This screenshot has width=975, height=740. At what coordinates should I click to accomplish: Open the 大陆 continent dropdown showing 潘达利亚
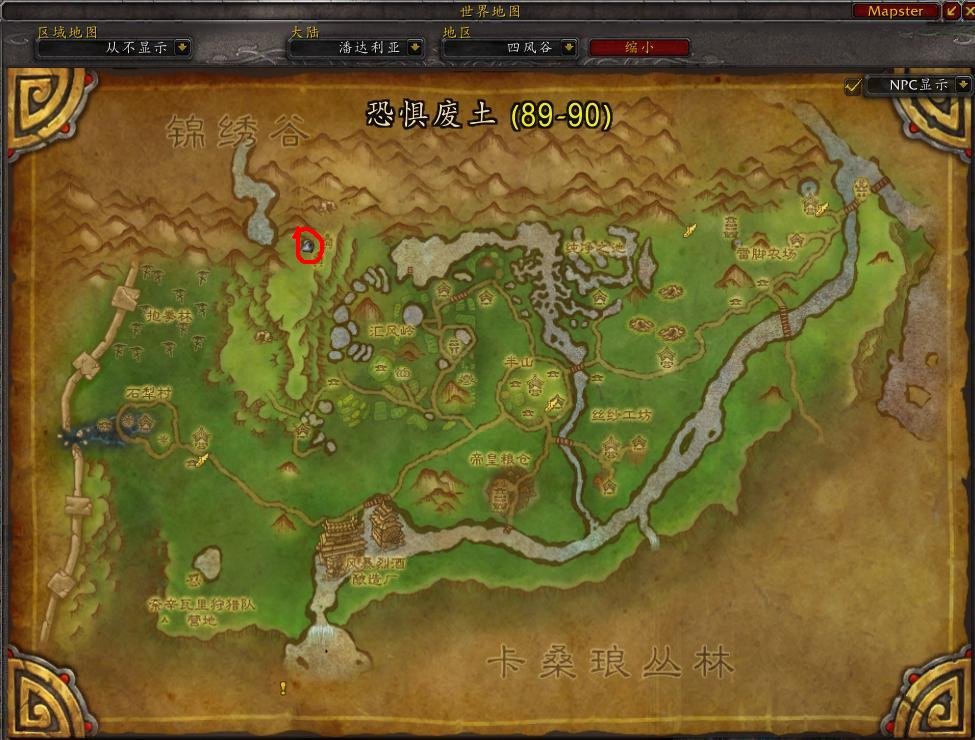(419, 47)
